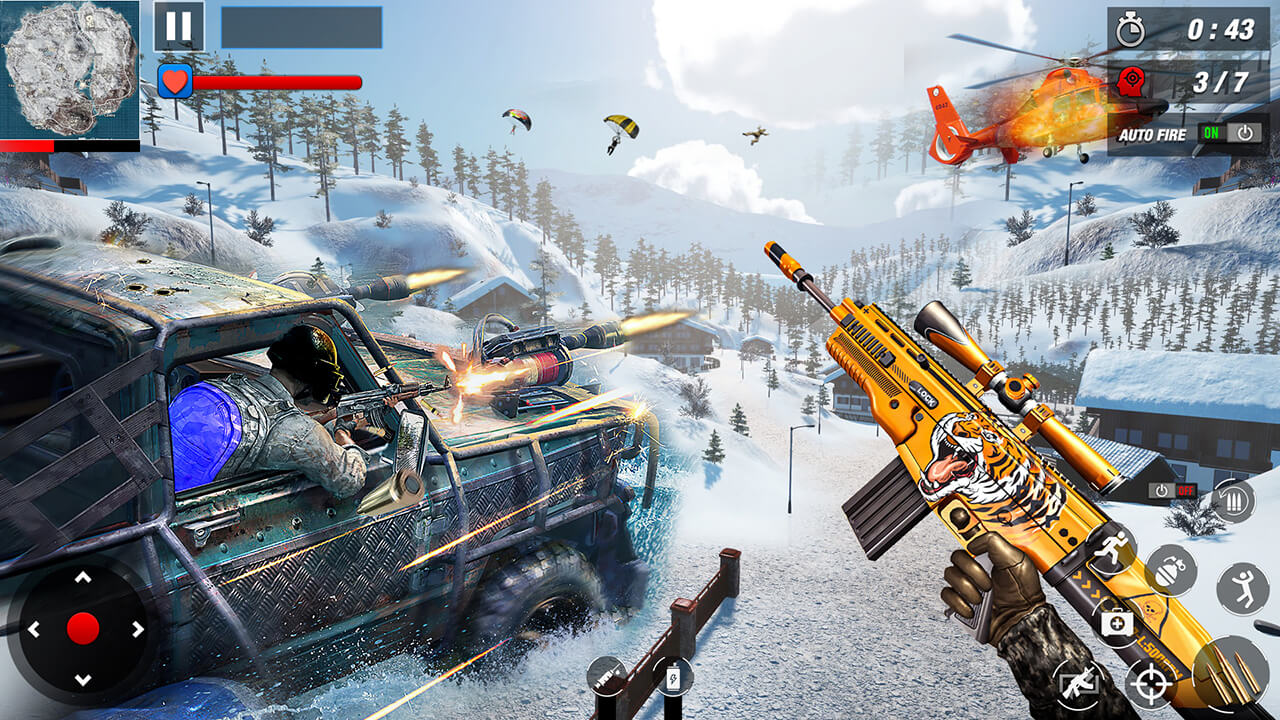Aim down sights with the crosshair button
The image size is (1280, 720).
[x=1150, y=686]
